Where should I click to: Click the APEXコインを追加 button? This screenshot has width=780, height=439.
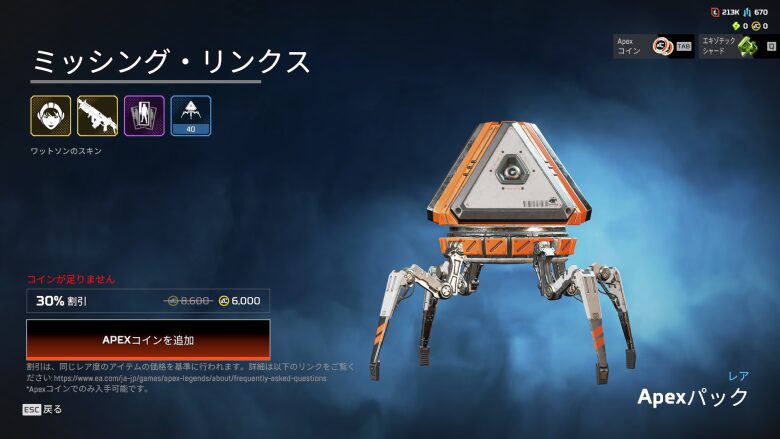148,340
